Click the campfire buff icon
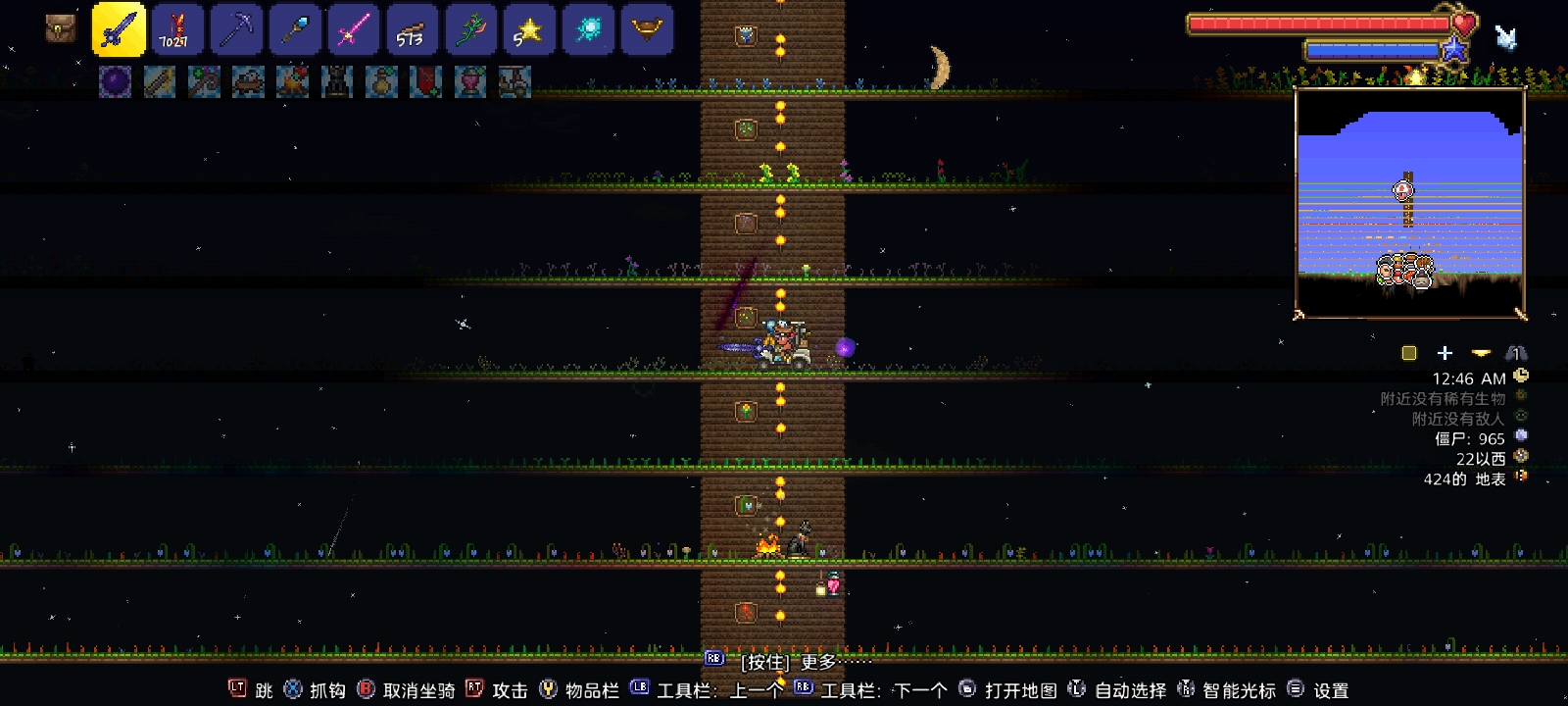 (293, 81)
